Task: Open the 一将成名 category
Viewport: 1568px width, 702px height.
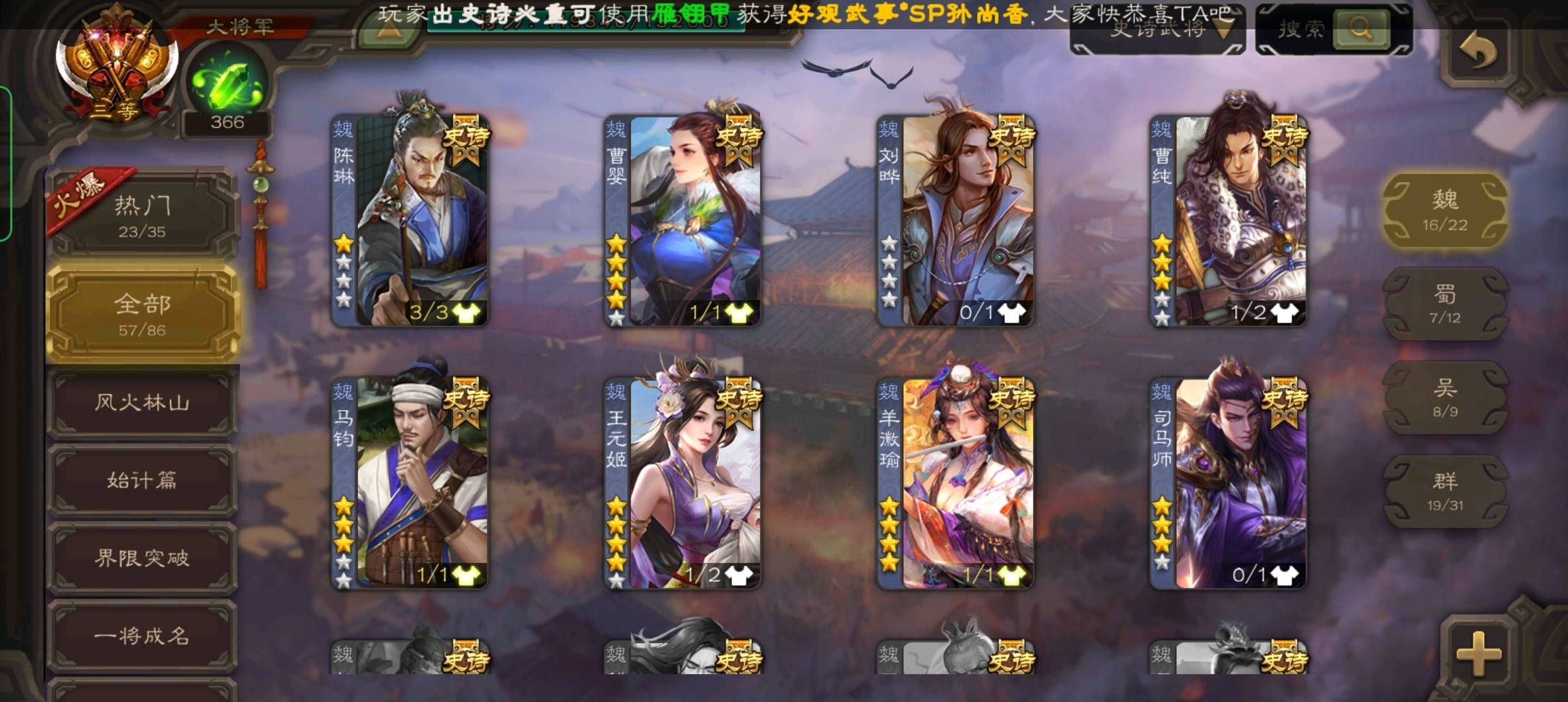Action: click(x=142, y=636)
